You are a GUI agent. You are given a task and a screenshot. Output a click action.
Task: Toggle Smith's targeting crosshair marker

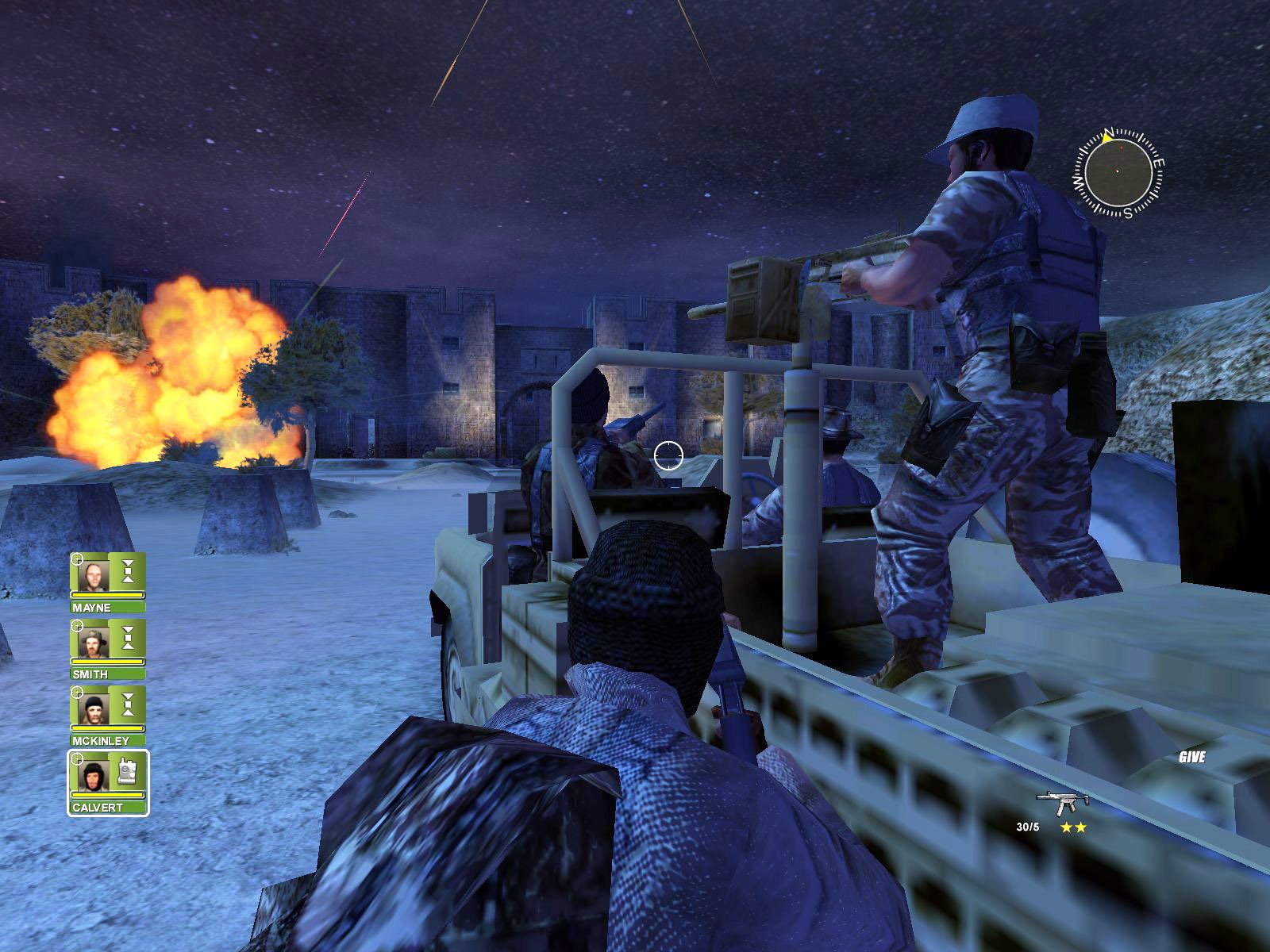(x=76, y=625)
